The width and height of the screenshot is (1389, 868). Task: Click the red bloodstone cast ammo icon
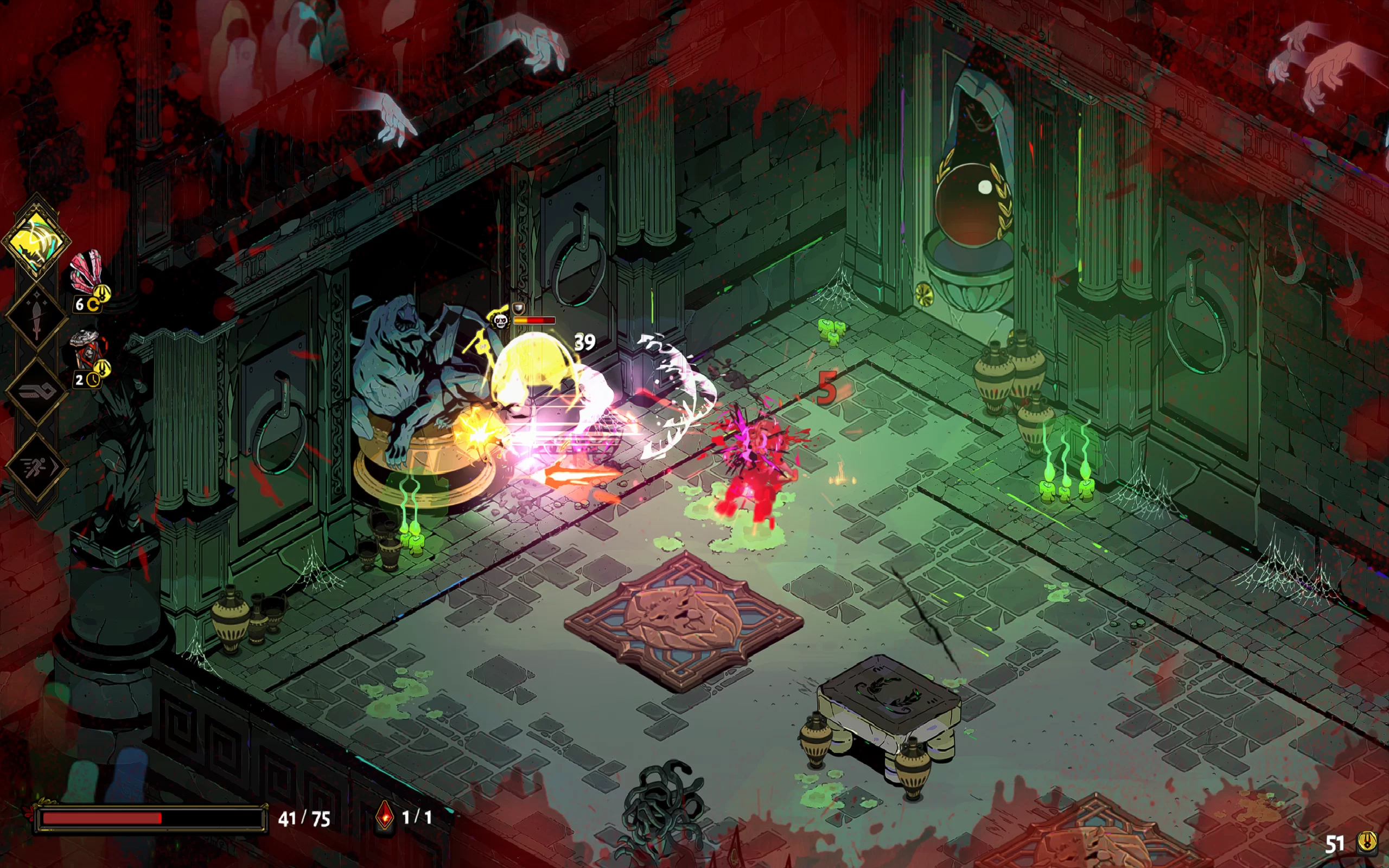click(385, 816)
